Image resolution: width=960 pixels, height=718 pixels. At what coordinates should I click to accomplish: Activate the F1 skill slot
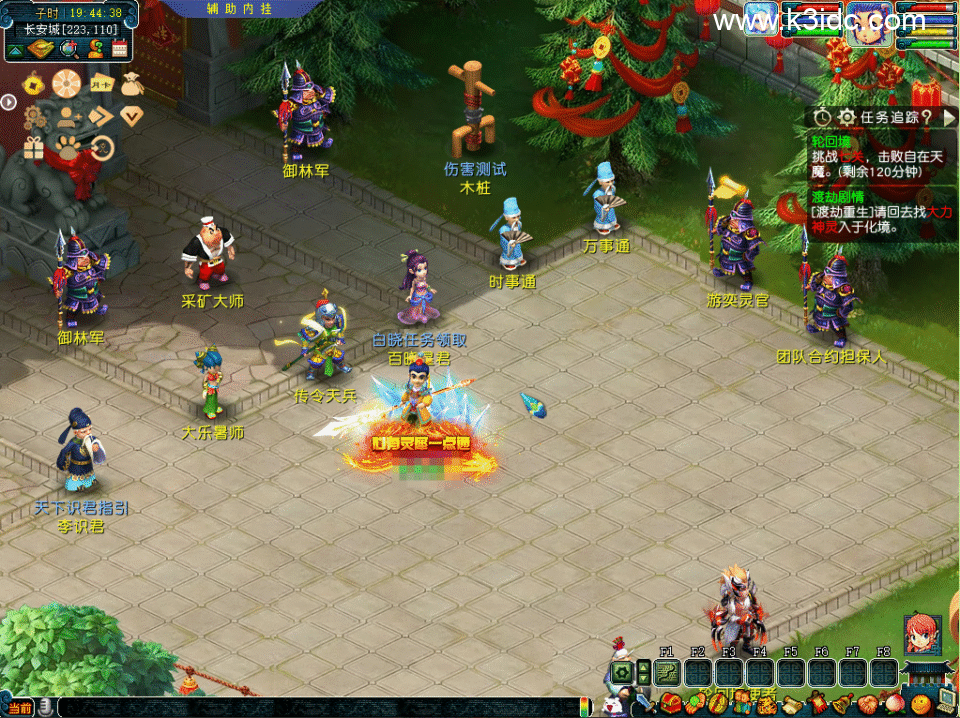pos(667,672)
